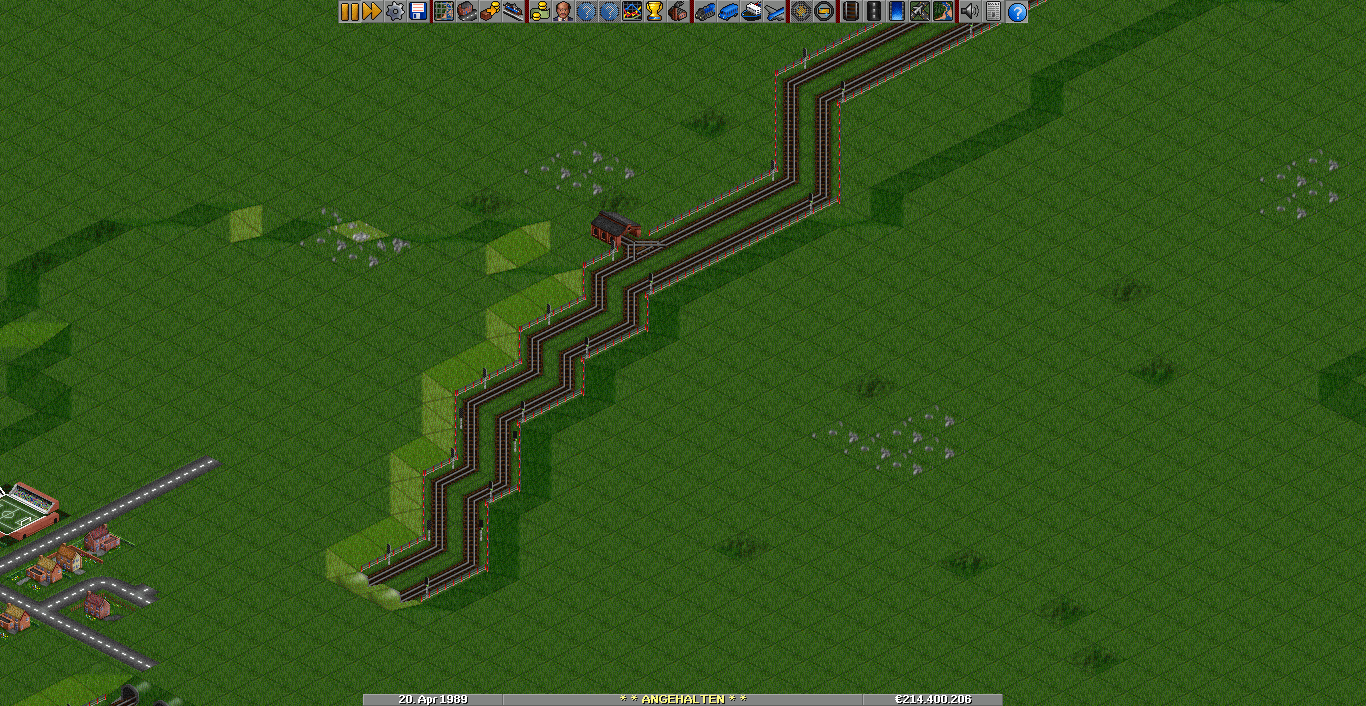1366x706 pixels.
Task: Show the subsidies list
Action: 489,11
